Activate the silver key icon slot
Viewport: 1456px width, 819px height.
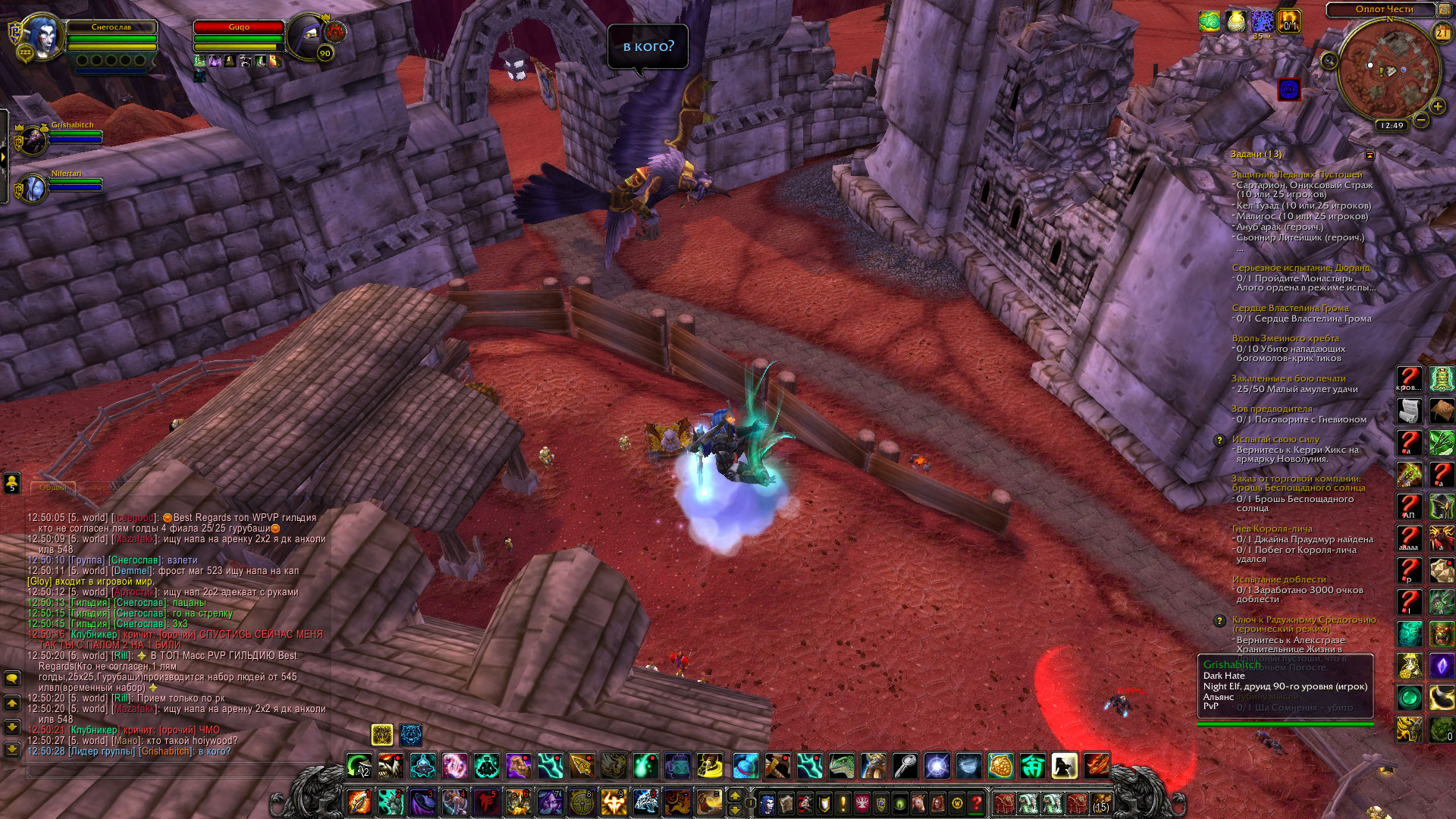pos(905,766)
